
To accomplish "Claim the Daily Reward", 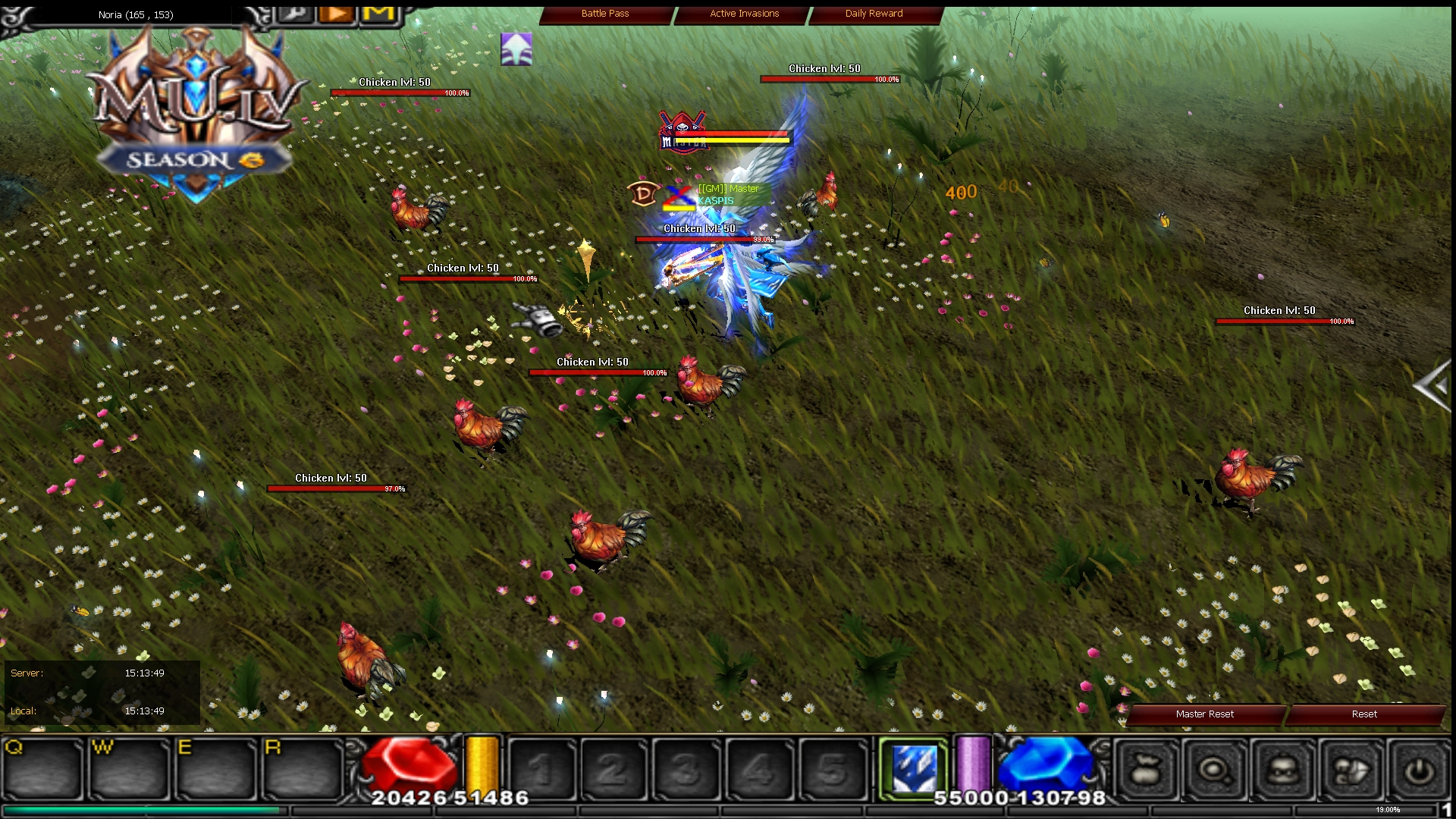I will 873,13.
